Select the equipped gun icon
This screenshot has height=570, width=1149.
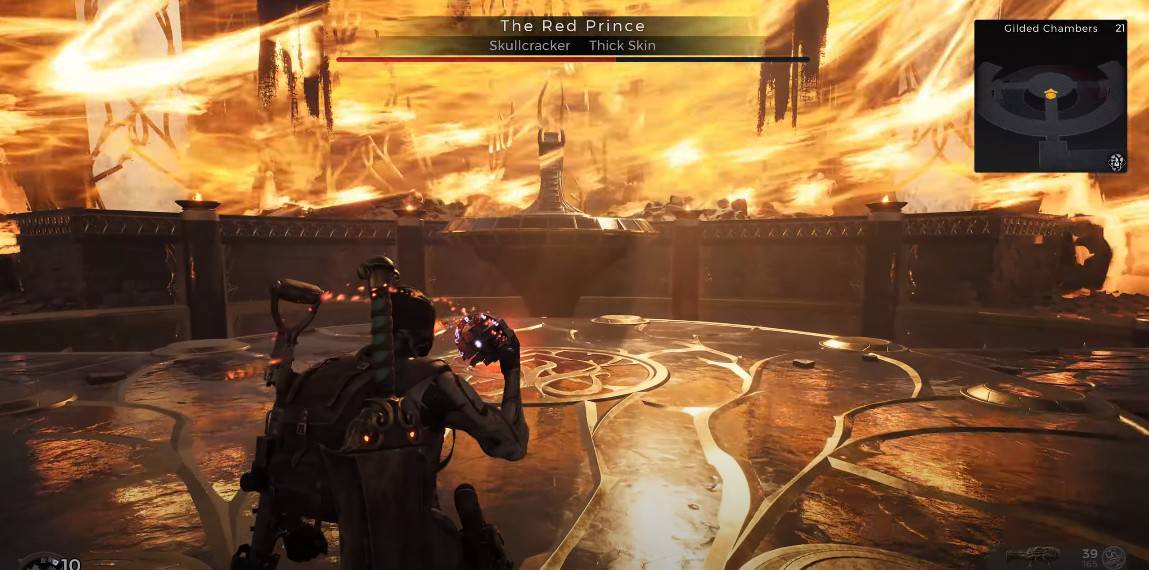1033,556
